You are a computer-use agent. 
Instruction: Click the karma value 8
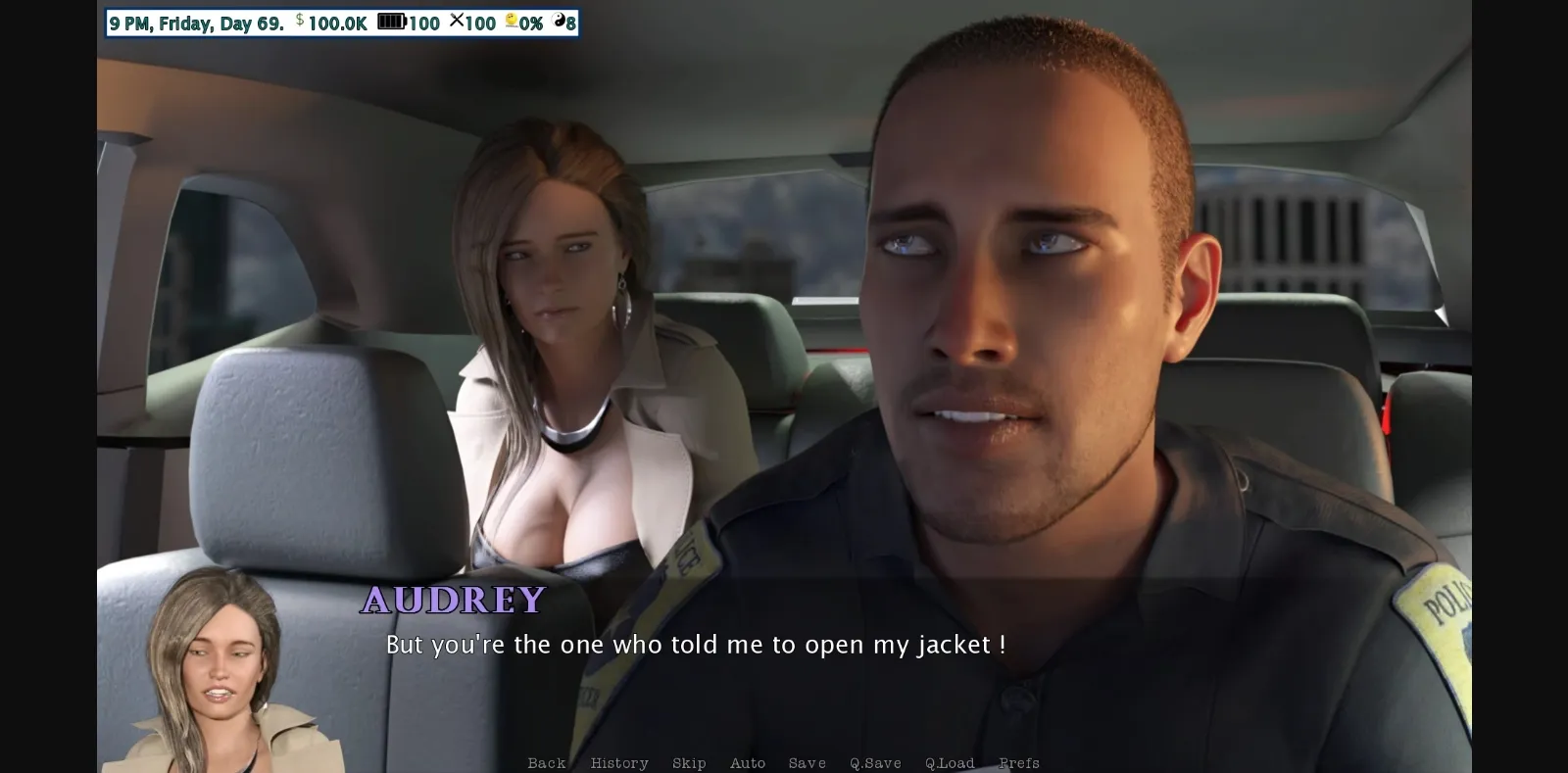coord(570,23)
